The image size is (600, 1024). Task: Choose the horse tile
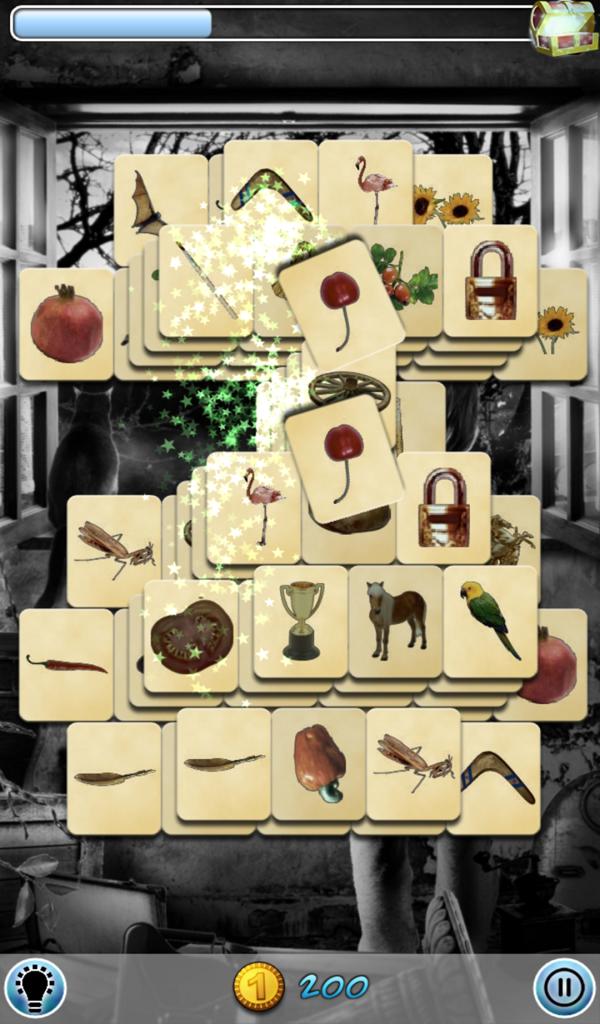pyautogui.click(x=396, y=620)
